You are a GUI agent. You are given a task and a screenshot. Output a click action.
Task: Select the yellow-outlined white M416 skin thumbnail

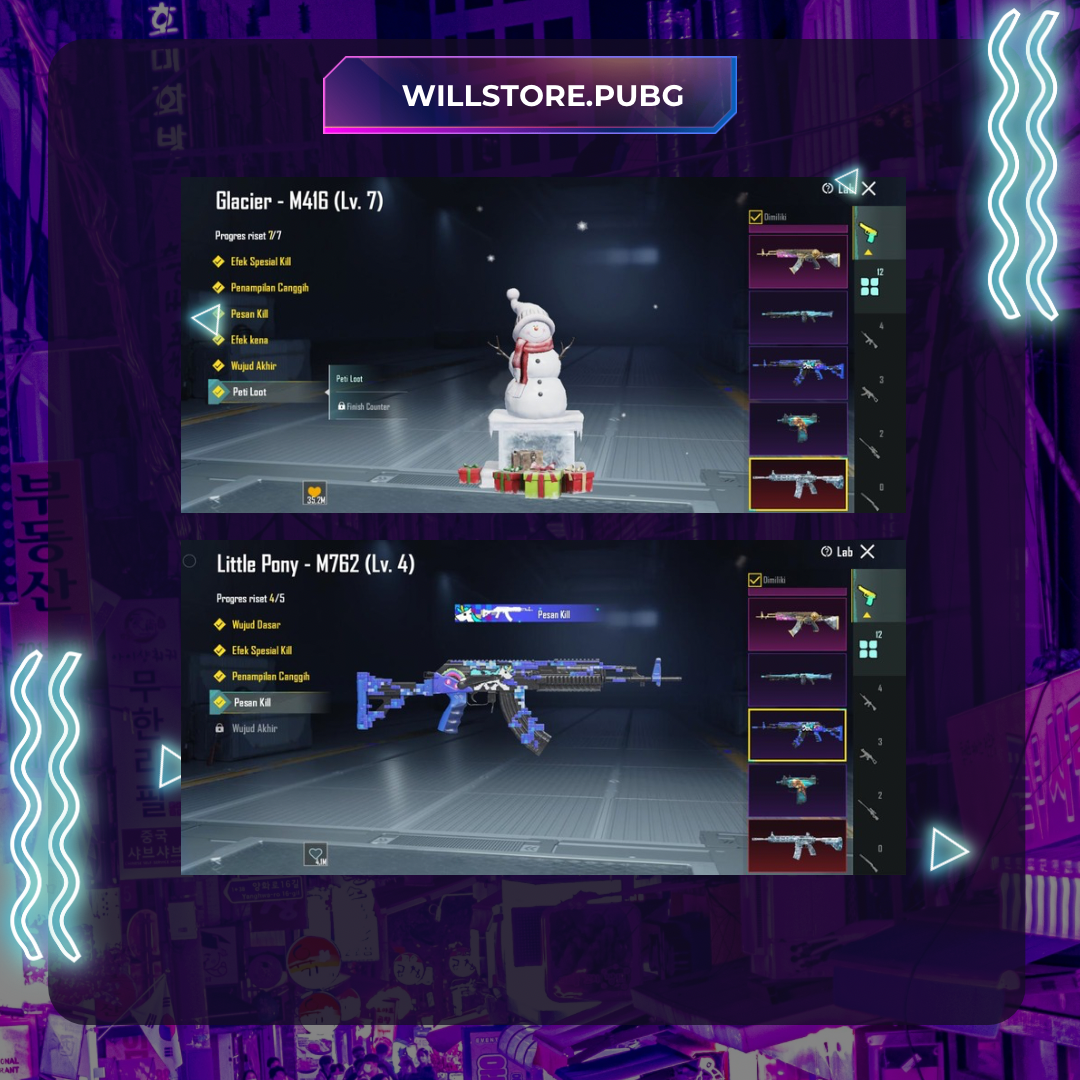(798, 485)
